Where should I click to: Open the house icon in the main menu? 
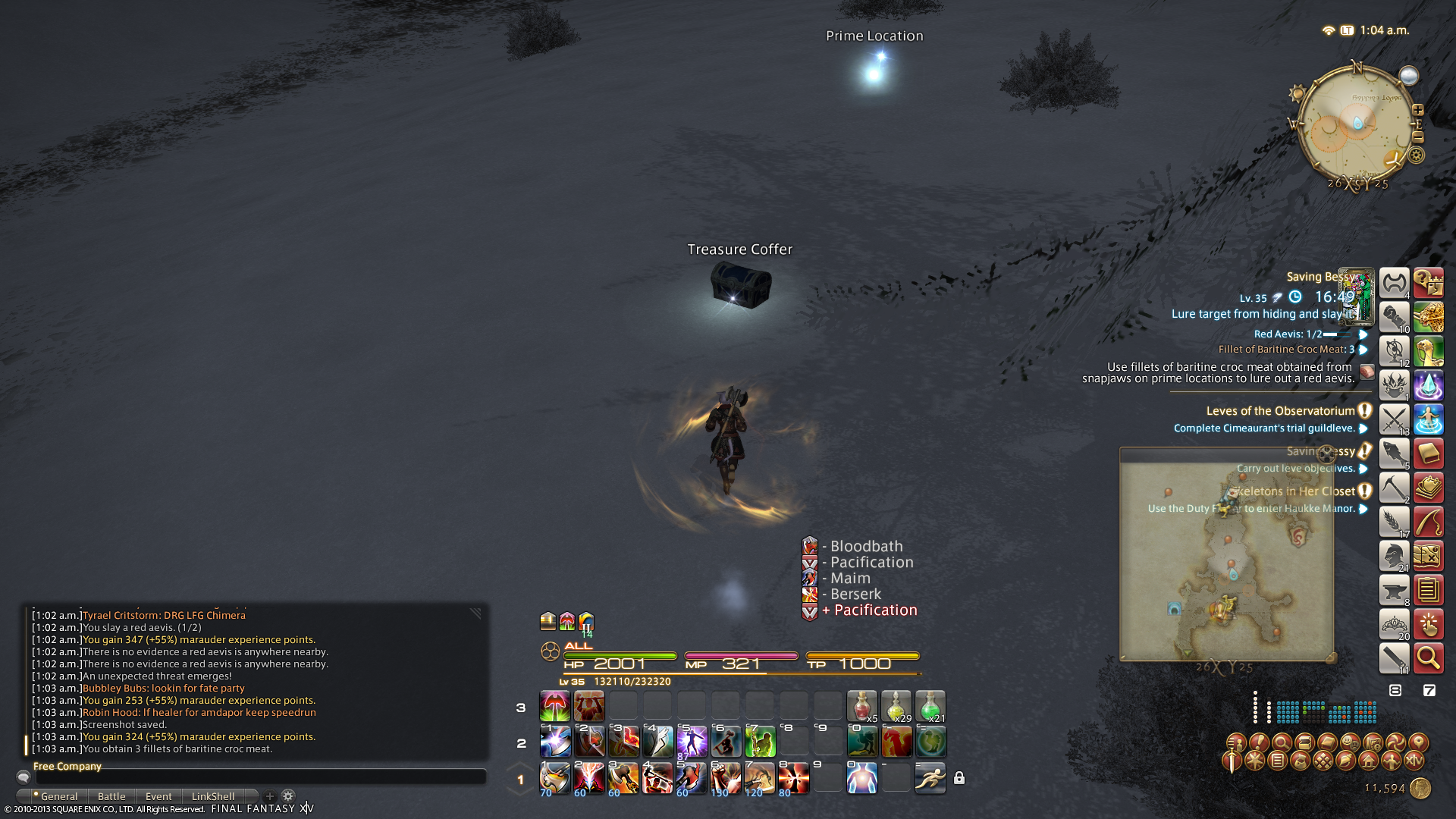pyautogui.click(x=1369, y=760)
